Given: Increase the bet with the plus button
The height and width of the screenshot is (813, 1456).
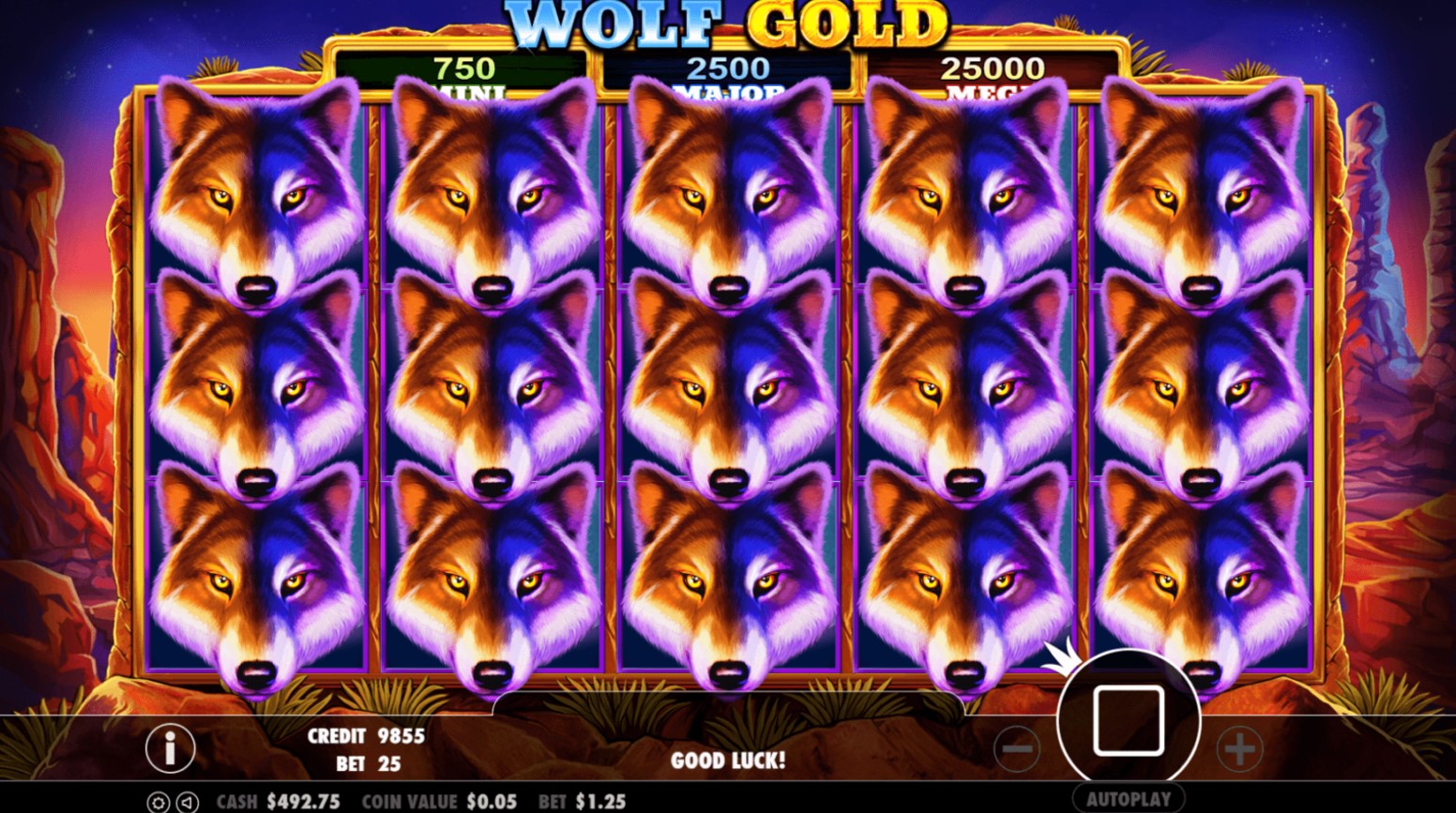Looking at the screenshot, I should [1238, 747].
